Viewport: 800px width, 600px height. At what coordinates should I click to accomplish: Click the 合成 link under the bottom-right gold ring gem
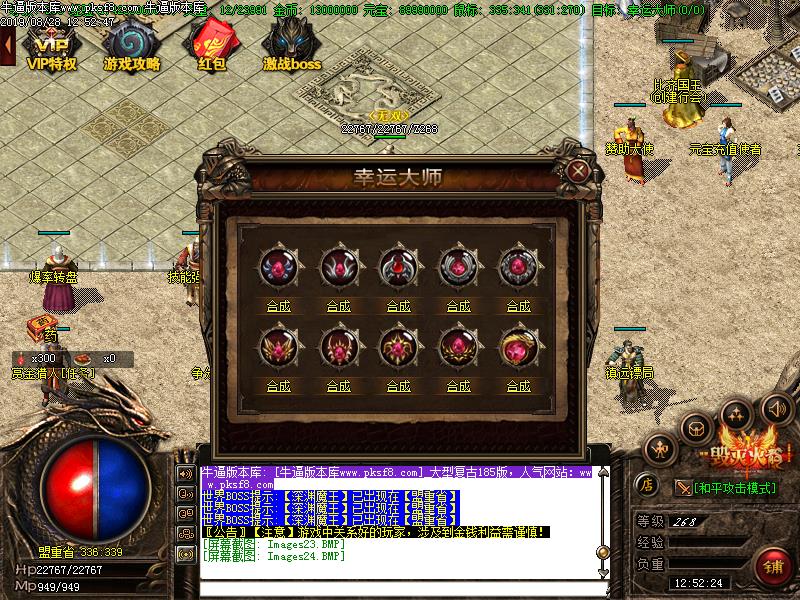(518, 385)
